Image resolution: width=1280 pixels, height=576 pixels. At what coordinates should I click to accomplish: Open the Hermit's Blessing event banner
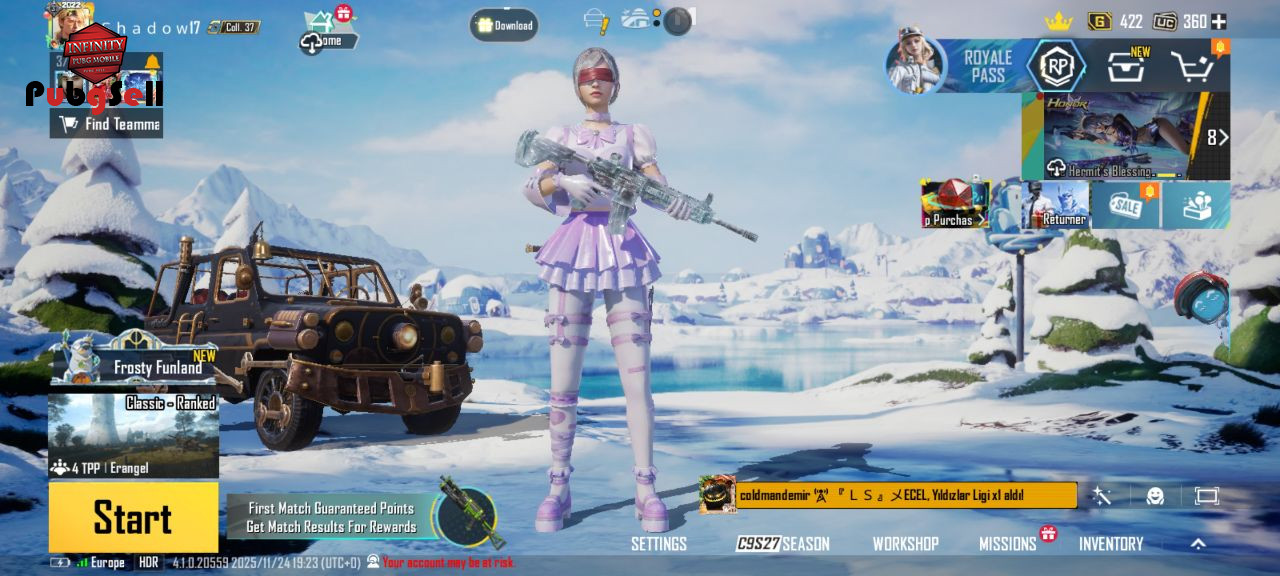pyautogui.click(x=1120, y=136)
